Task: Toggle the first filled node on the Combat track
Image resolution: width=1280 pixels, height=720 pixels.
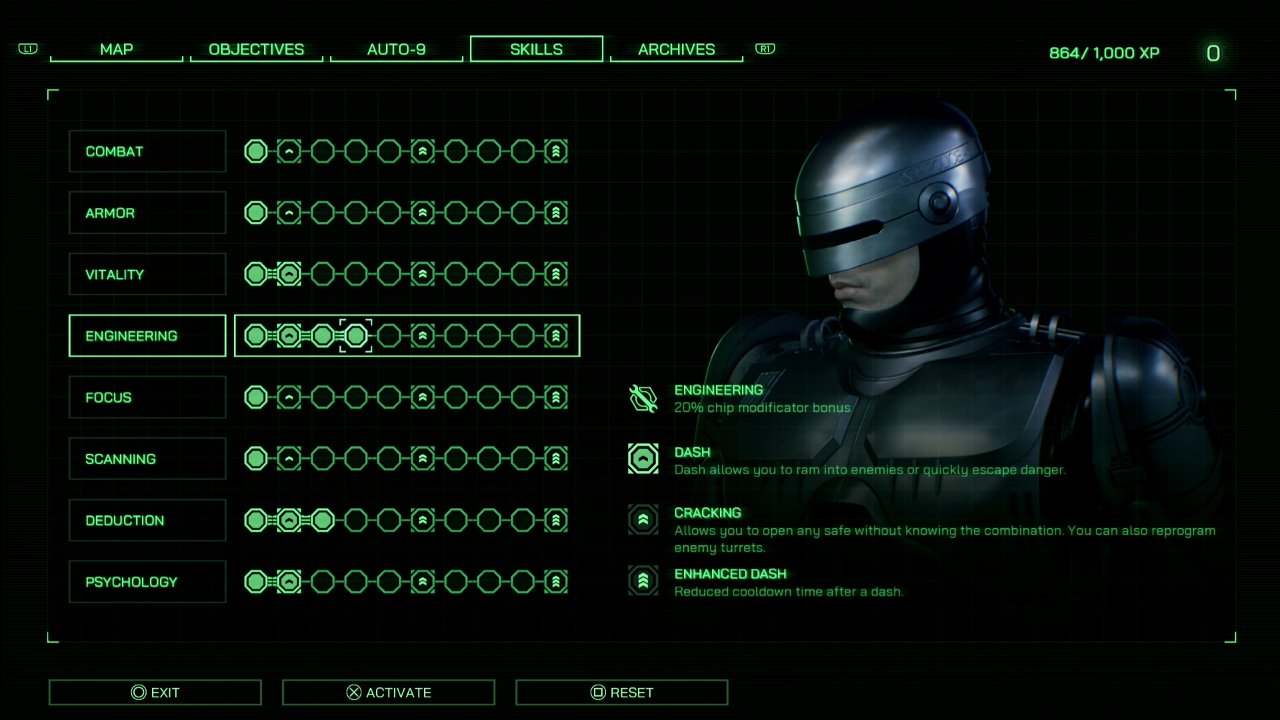Action: pyautogui.click(x=256, y=151)
